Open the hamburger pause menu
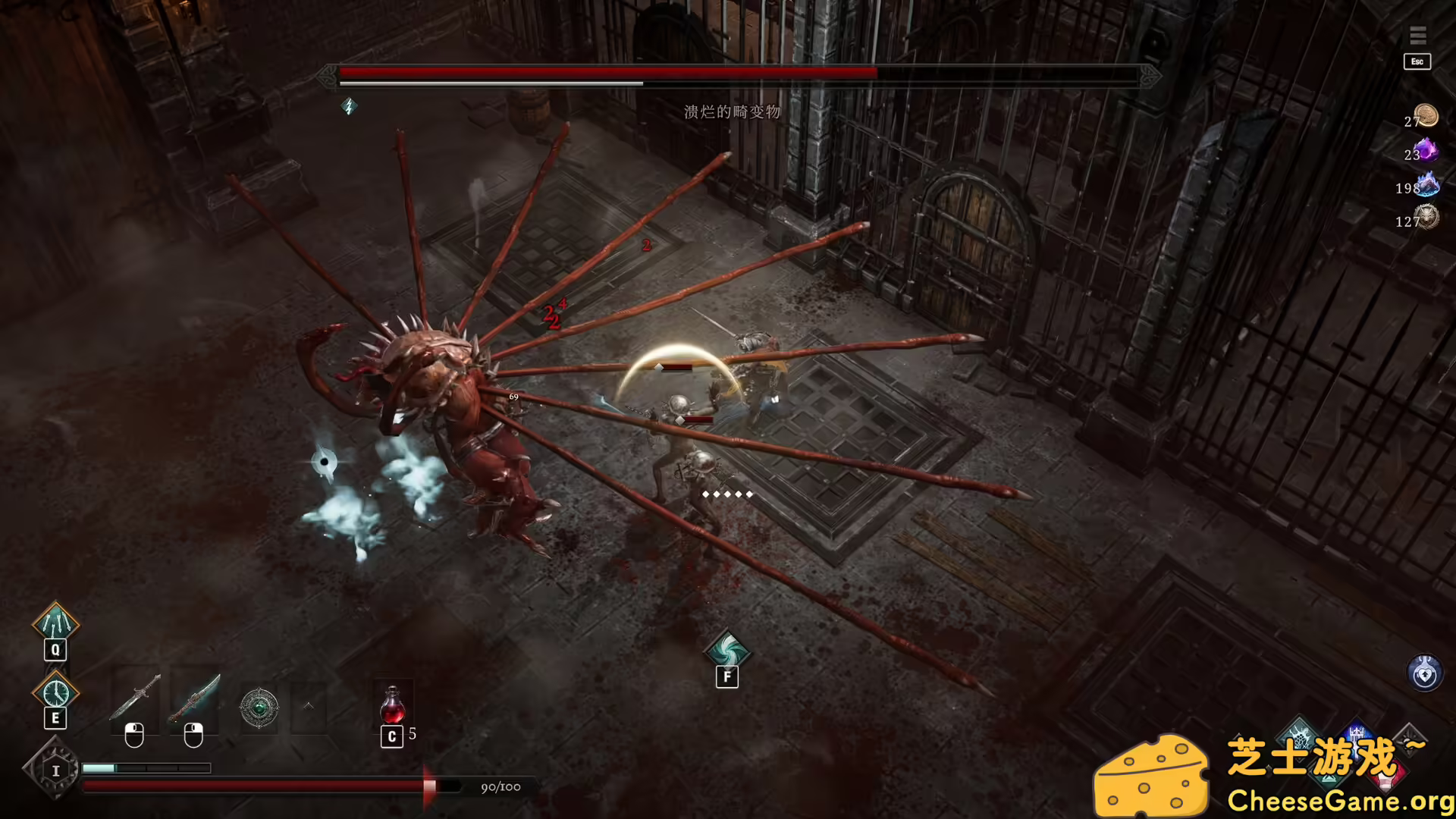 point(1417,36)
